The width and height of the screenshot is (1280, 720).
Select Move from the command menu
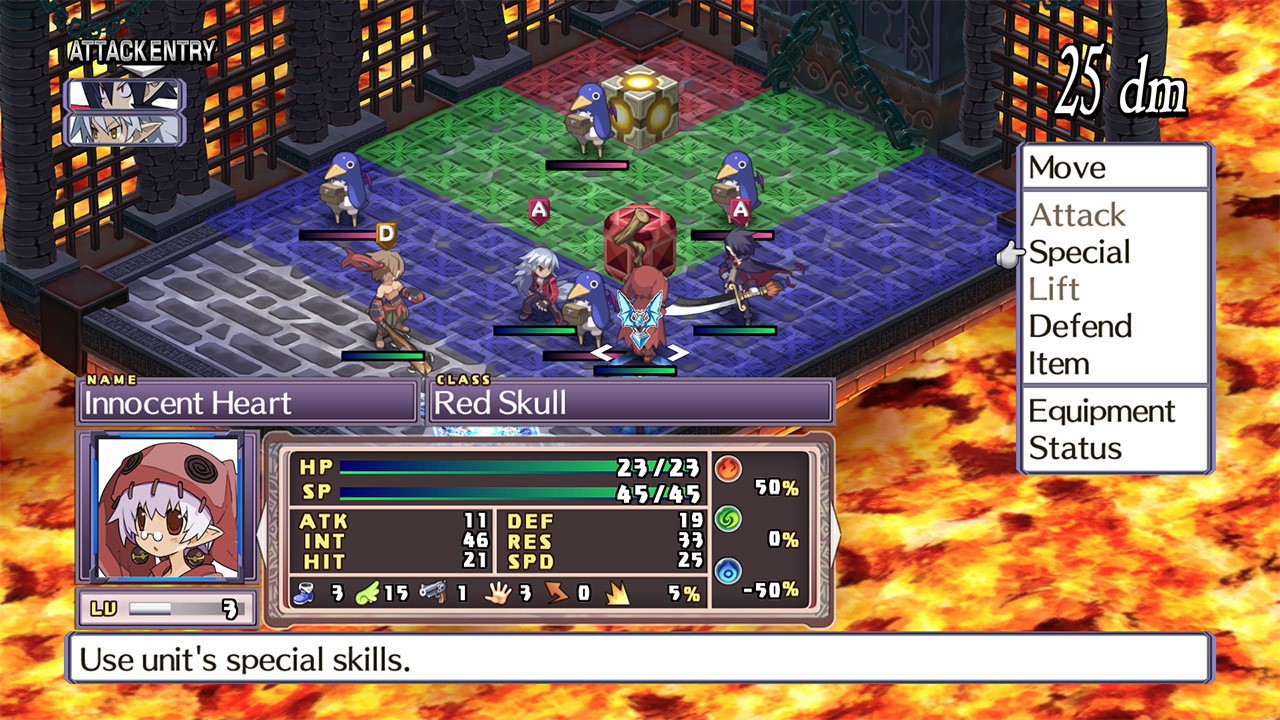click(x=1066, y=168)
